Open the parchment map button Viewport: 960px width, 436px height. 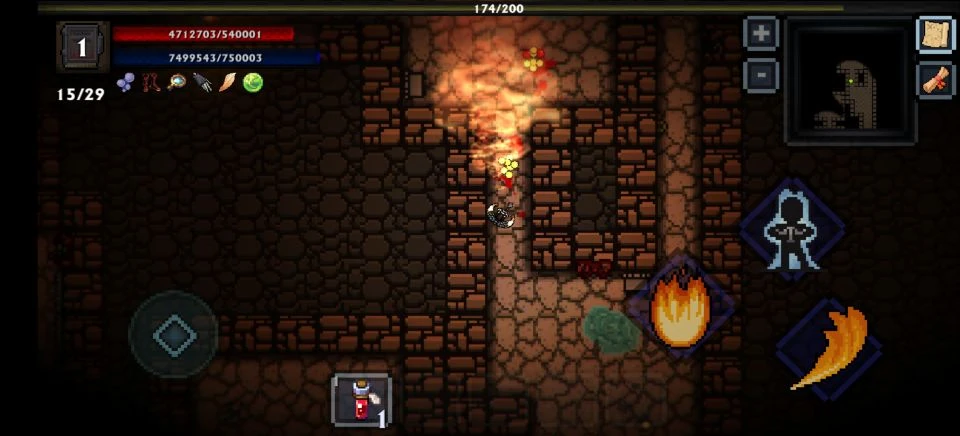point(936,34)
